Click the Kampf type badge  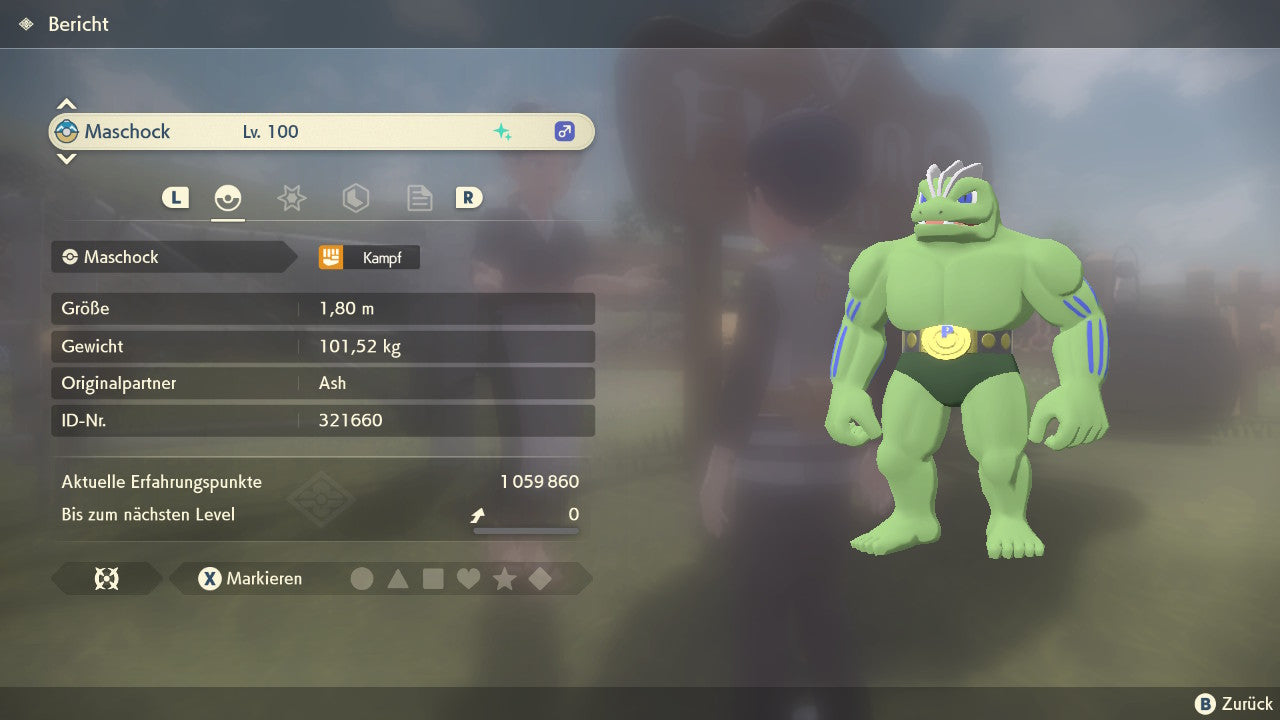(x=369, y=257)
